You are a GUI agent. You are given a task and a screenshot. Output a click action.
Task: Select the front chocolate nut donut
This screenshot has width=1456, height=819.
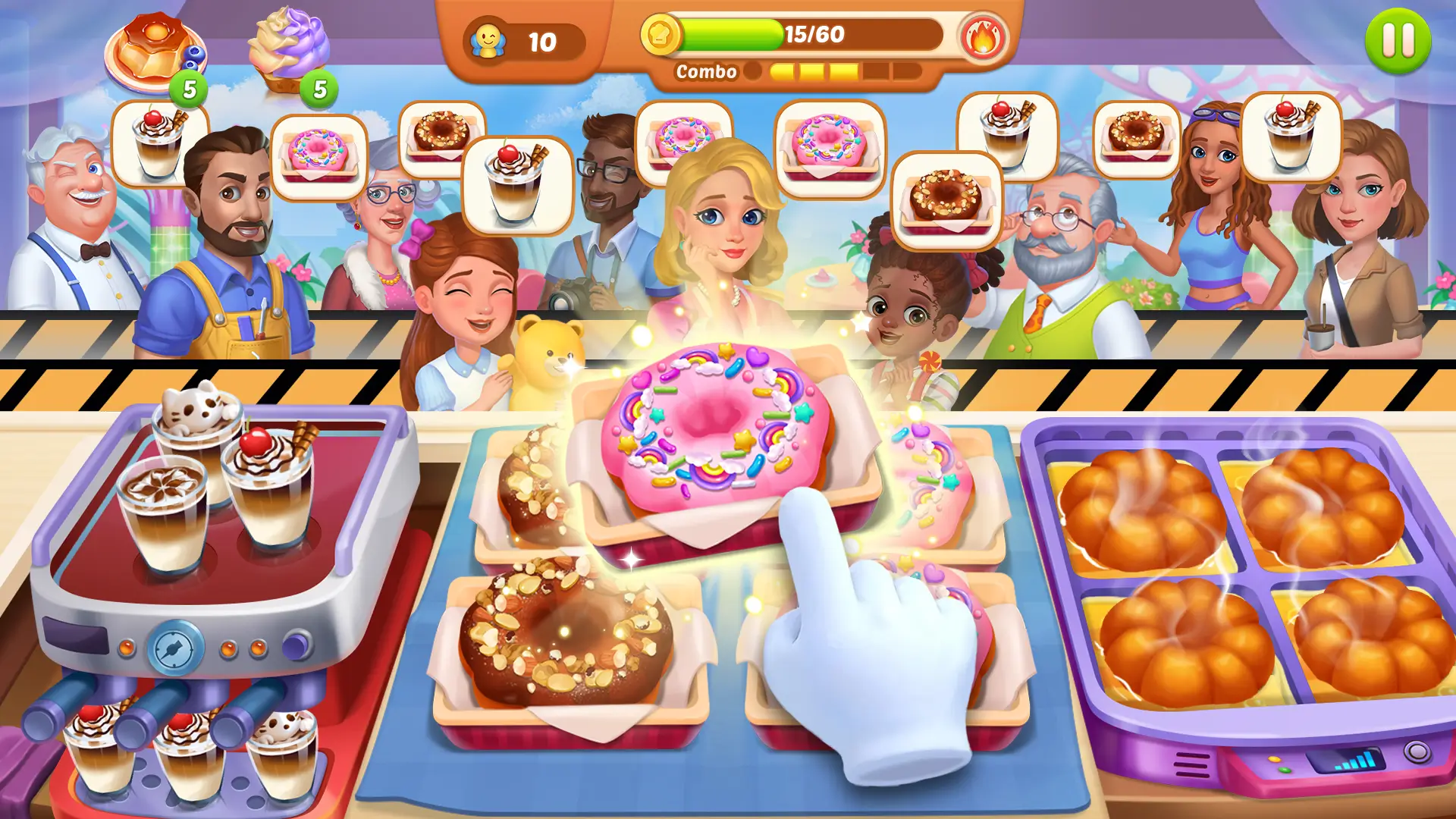565,637
